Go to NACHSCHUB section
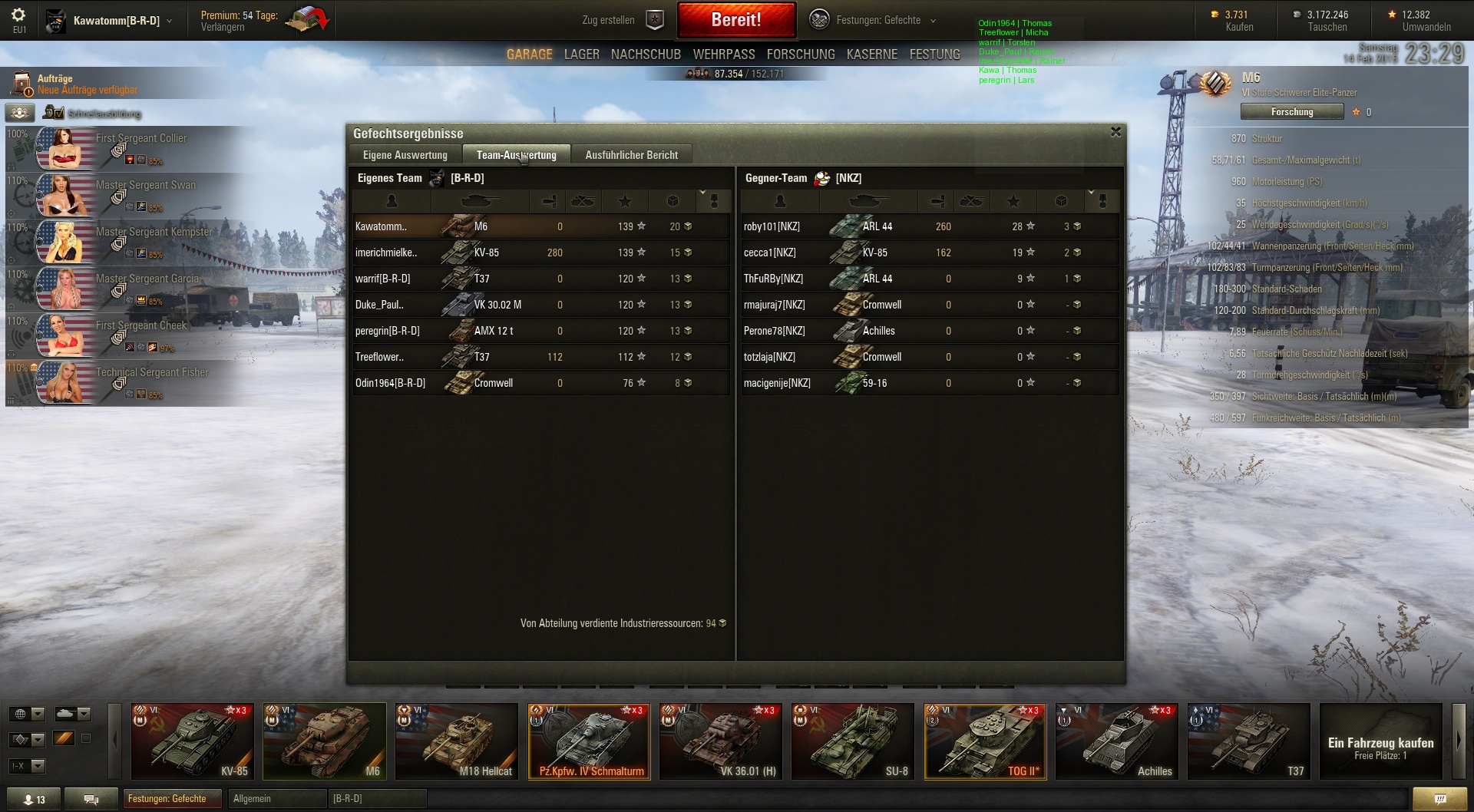 pyautogui.click(x=646, y=54)
